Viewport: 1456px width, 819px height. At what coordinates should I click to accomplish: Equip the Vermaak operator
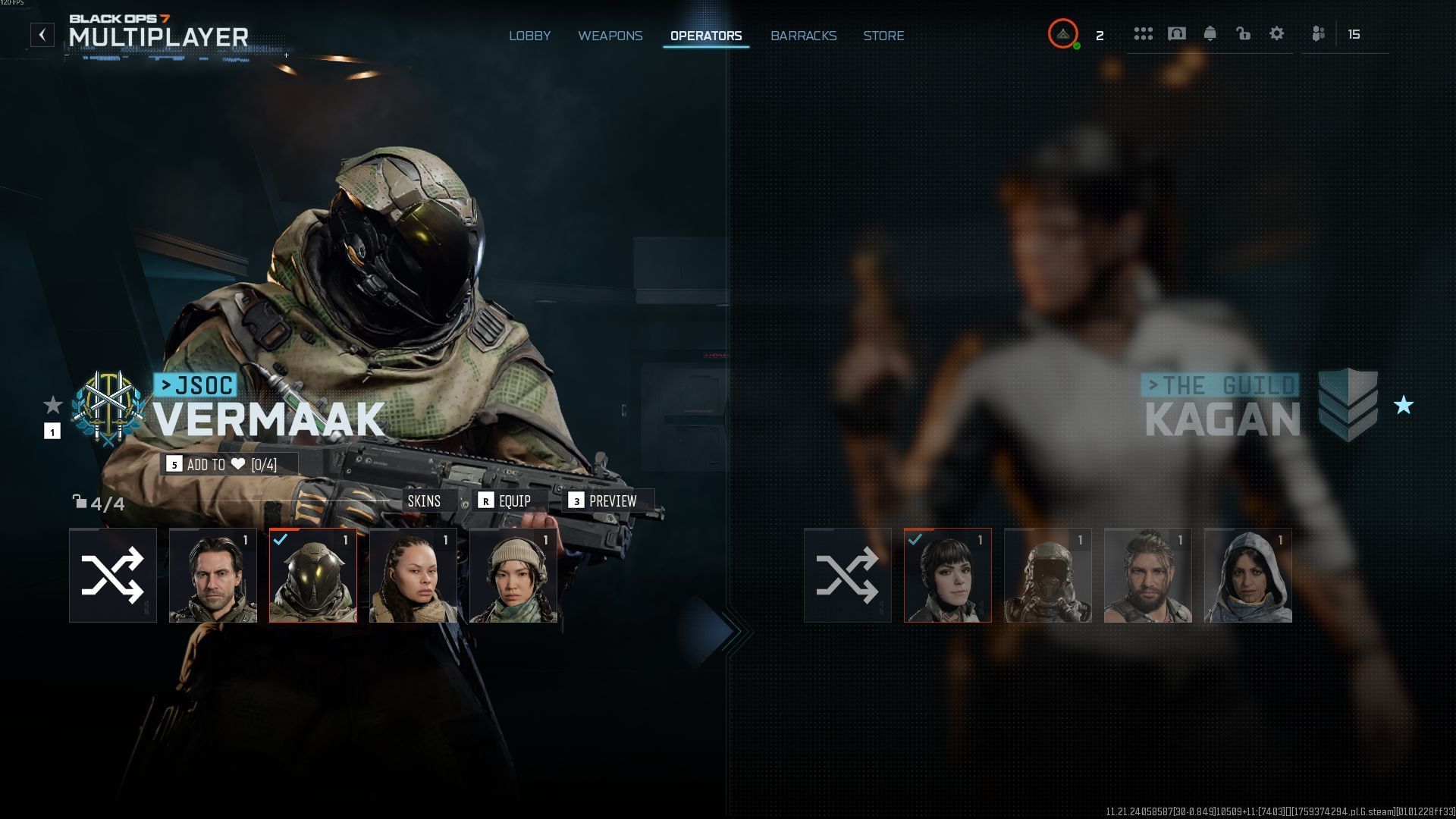[505, 501]
